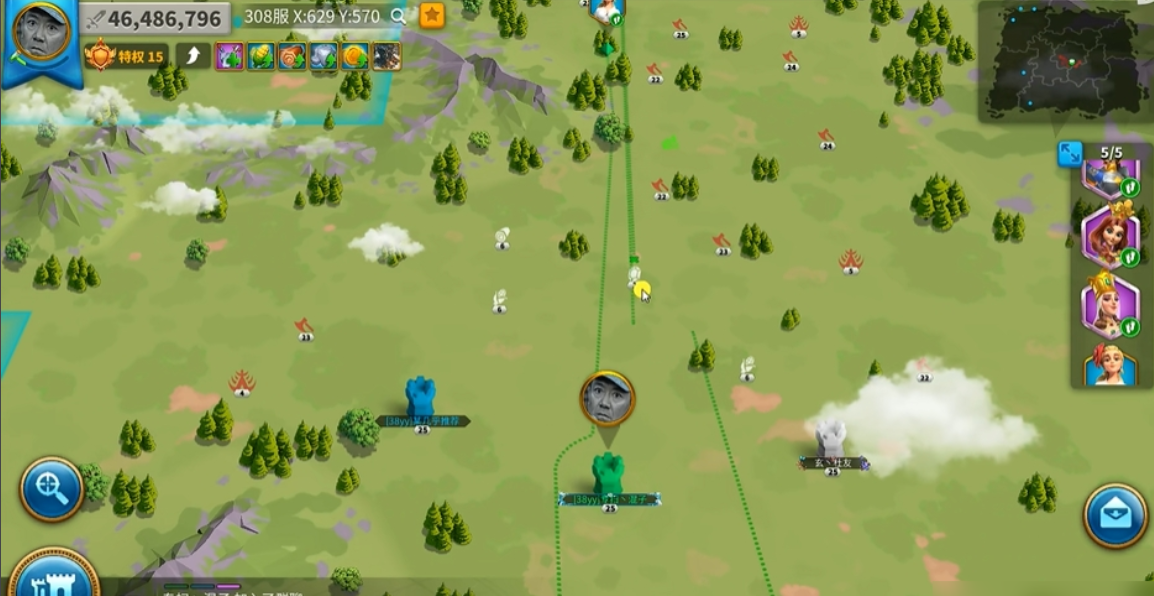The width and height of the screenshot is (1154, 596).
Task: Click the white curved arrow button
Action: pos(193,56)
